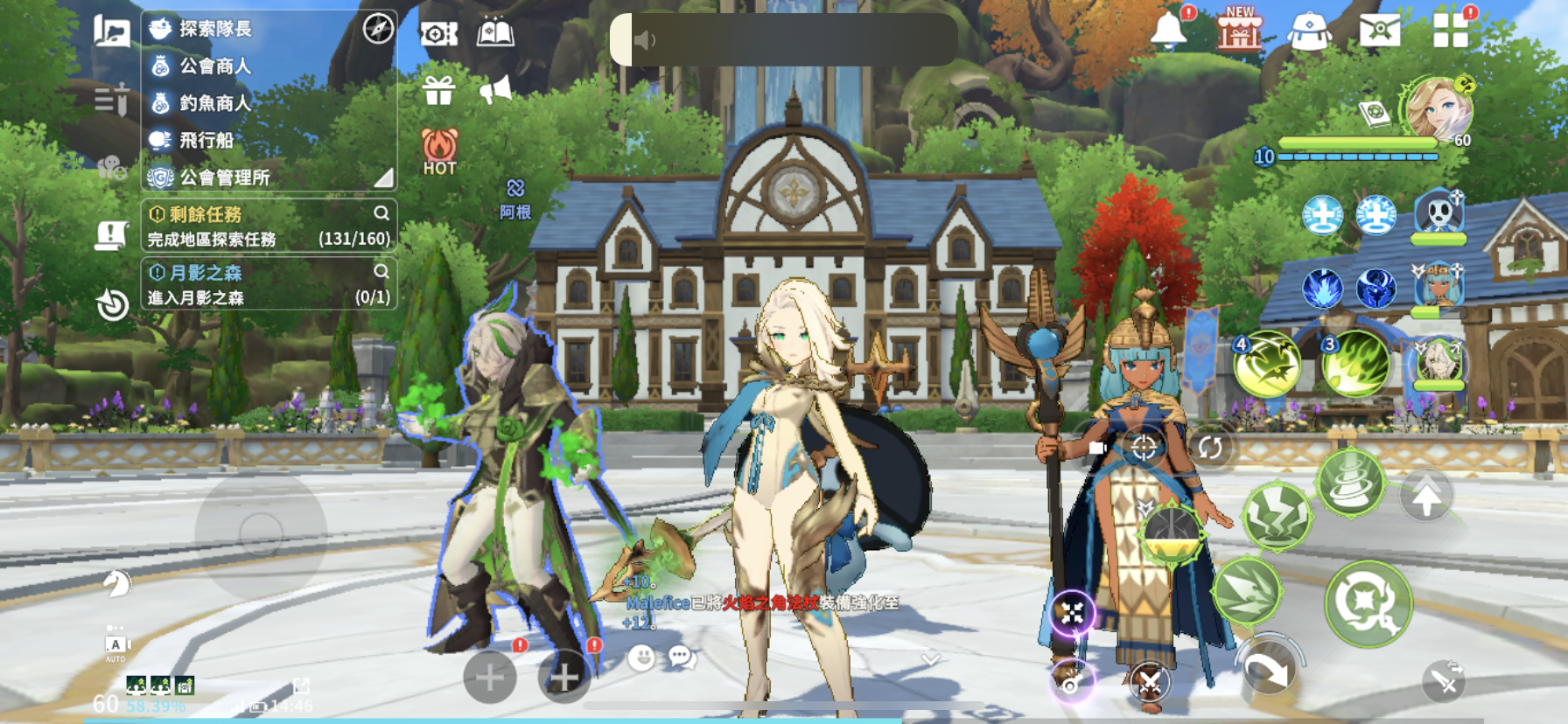Open the blonde character portrait profile
The image size is (1568, 724).
pyautogui.click(x=1436, y=110)
